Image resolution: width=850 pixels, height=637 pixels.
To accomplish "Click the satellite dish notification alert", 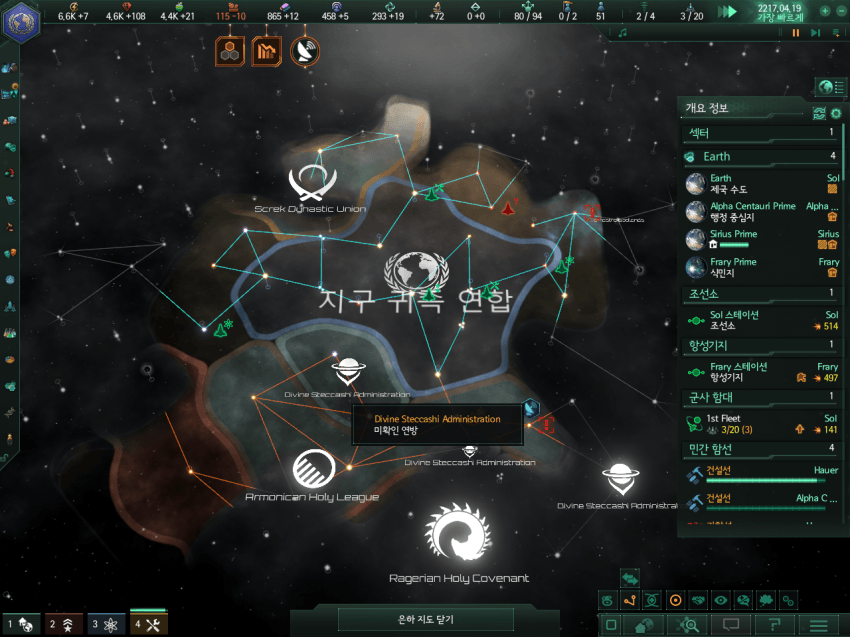I will point(305,50).
